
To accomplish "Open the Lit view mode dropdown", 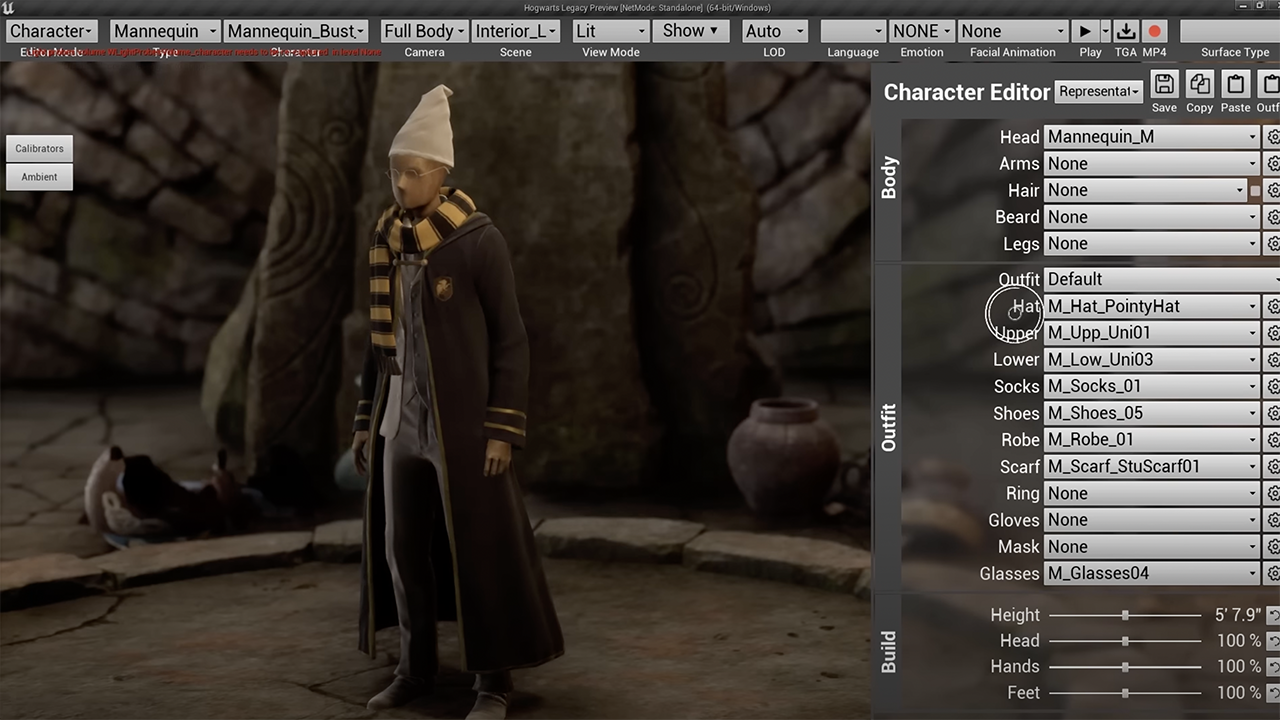I will [x=611, y=31].
